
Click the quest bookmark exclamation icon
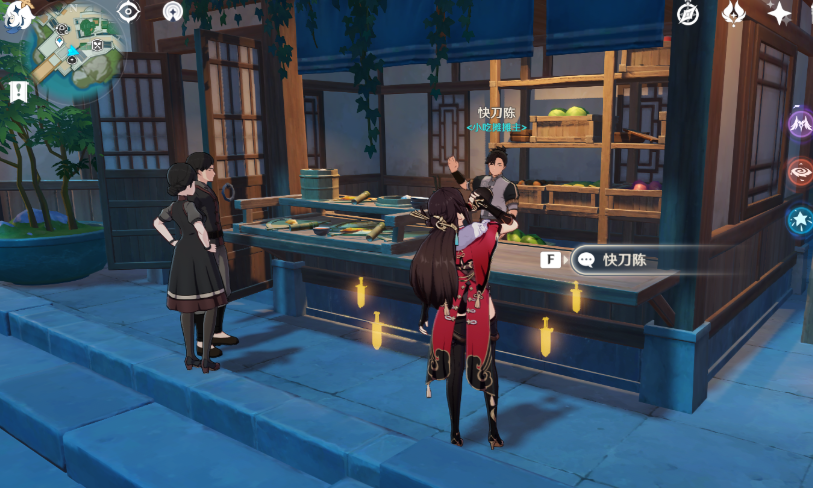click(17, 92)
